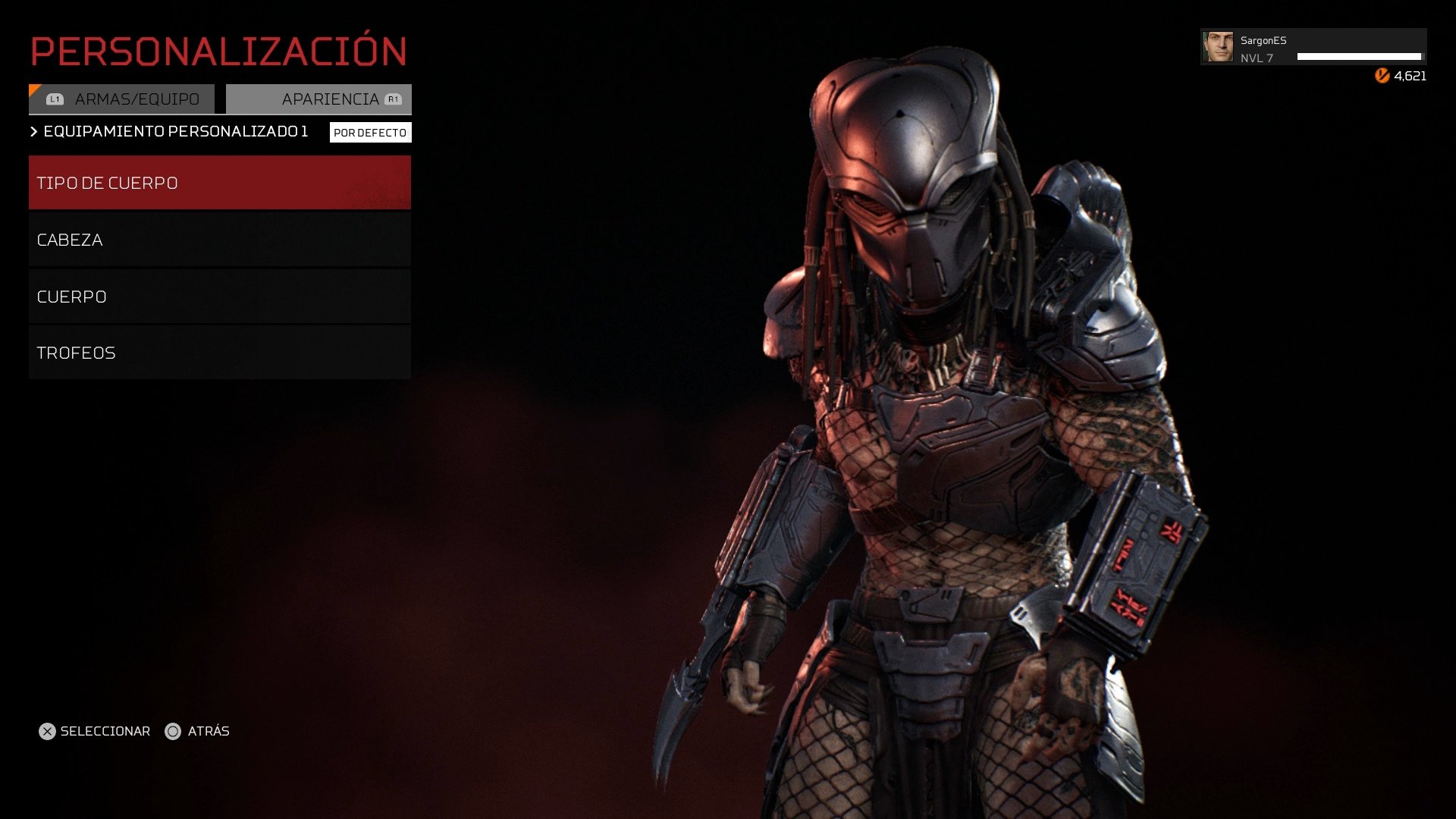The height and width of the screenshot is (819, 1456).
Task: Click the R1 icon on APARIENCIA tab
Action: pos(393,98)
